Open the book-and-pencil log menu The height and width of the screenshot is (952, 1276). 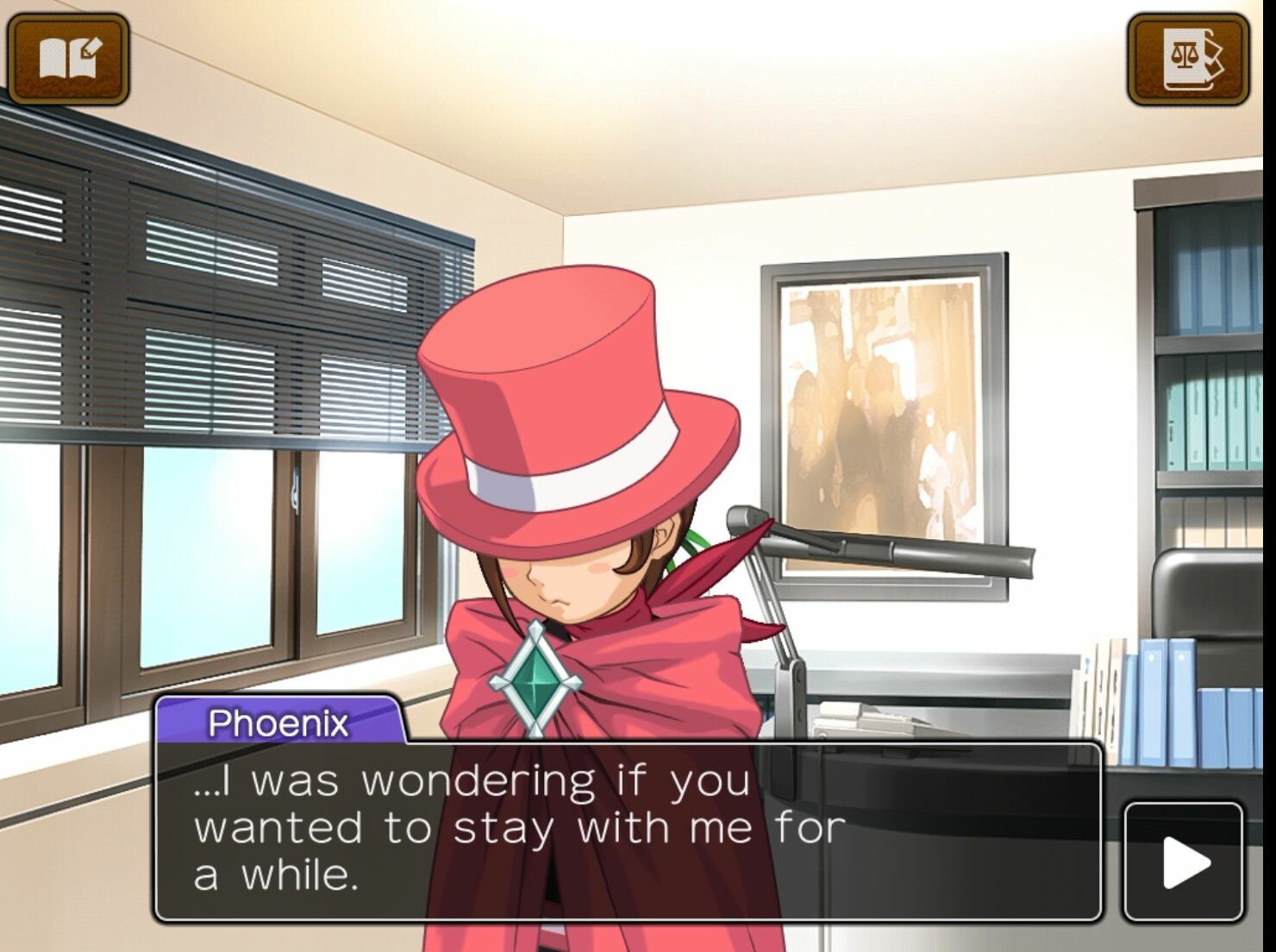tap(69, 59)
